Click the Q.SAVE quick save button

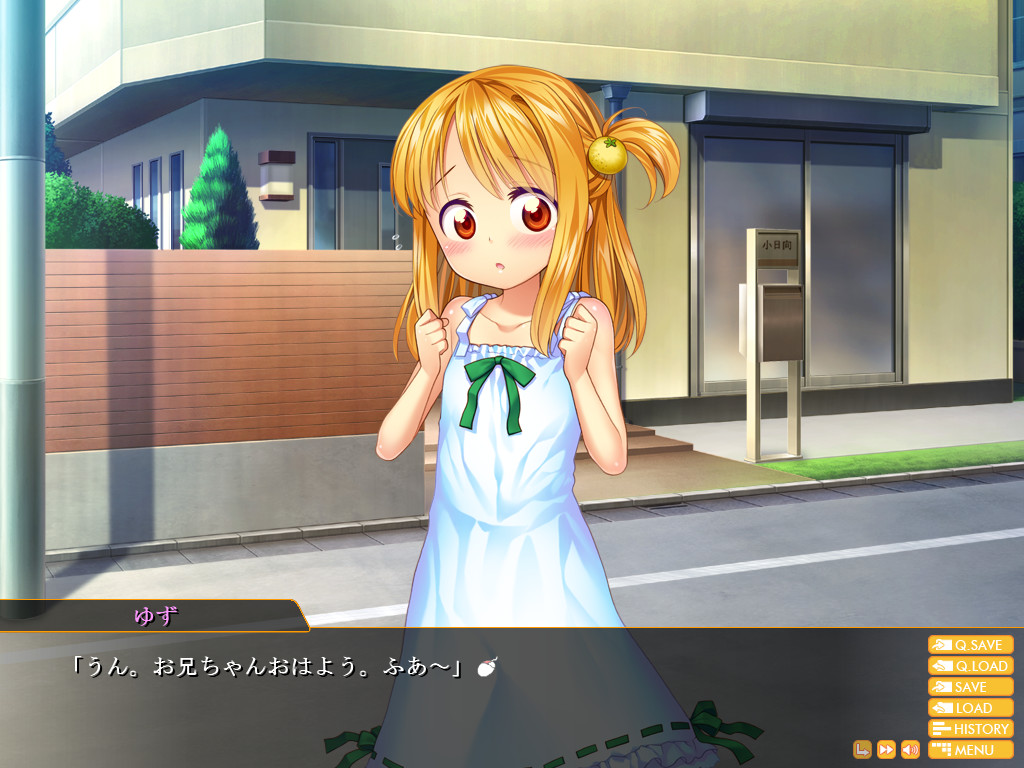point(970,645)
